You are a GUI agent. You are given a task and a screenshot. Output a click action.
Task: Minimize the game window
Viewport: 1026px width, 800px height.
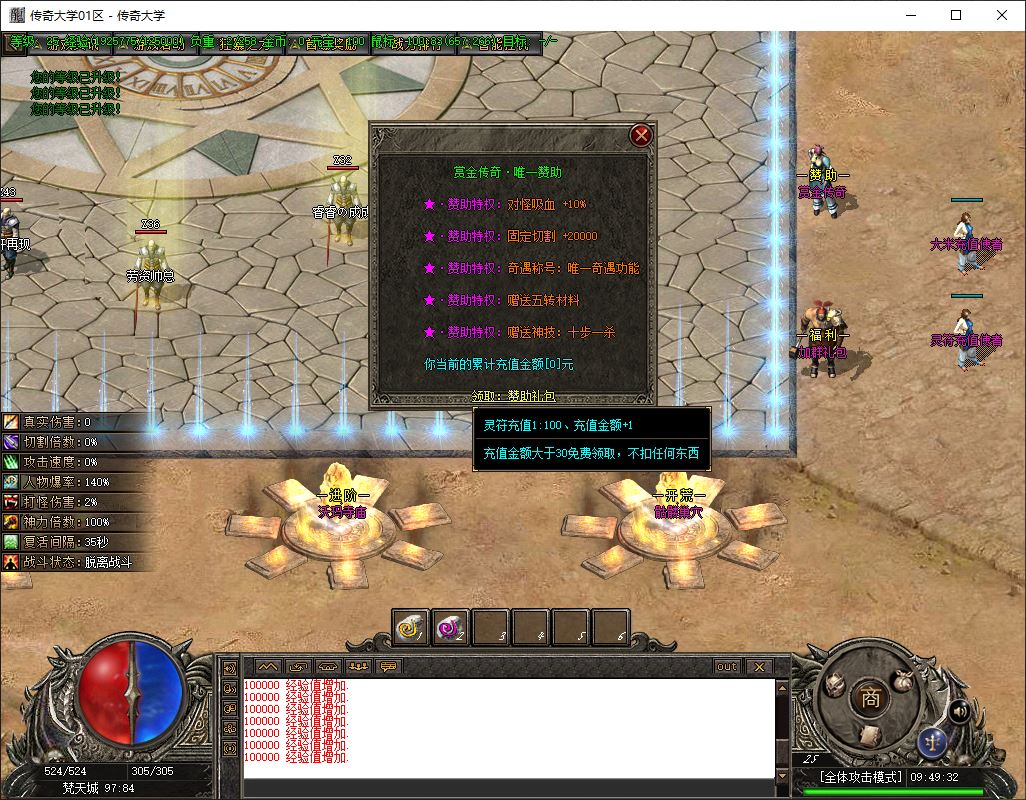click(910, 15)
